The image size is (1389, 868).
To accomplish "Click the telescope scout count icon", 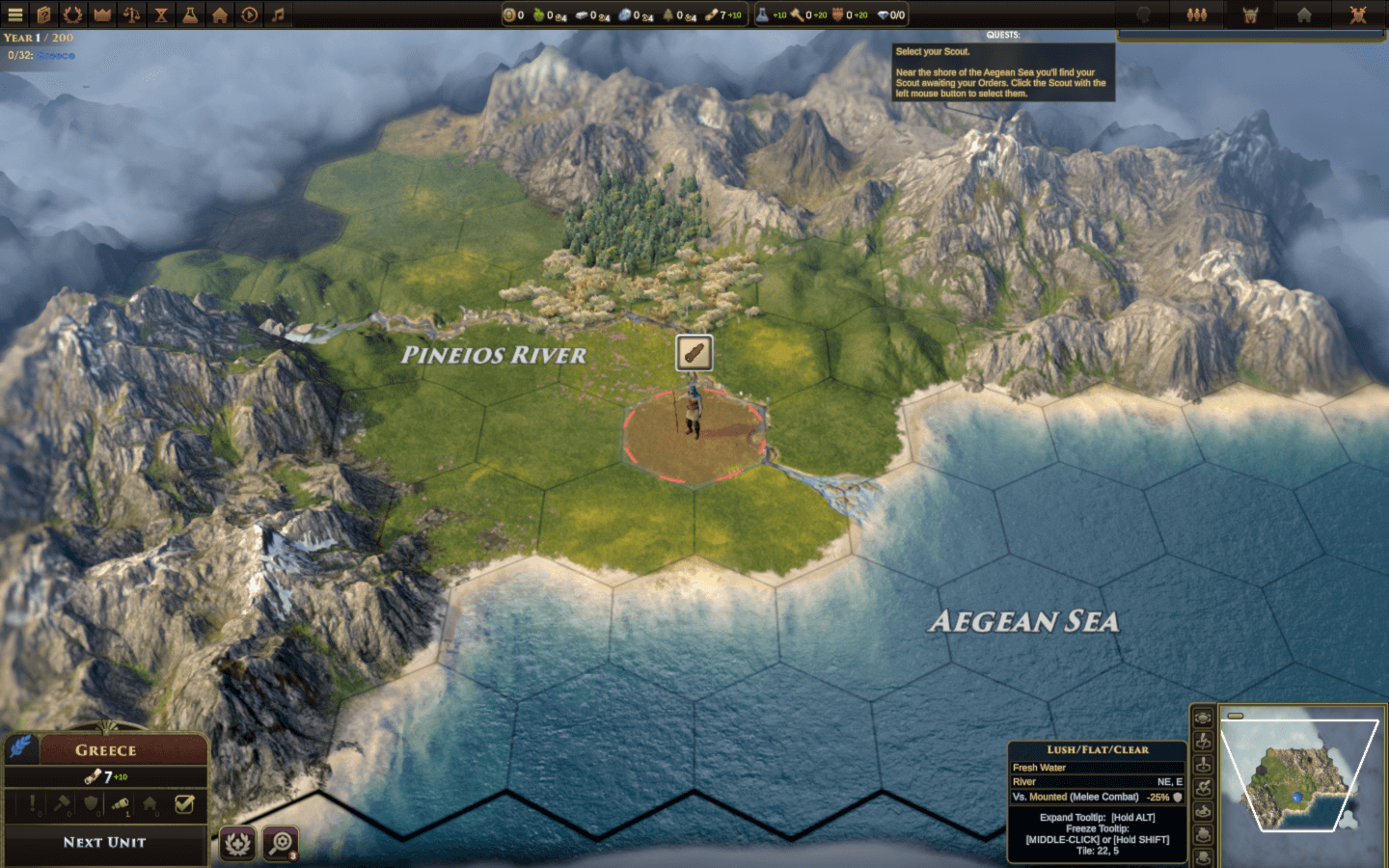I will point(121,803).
